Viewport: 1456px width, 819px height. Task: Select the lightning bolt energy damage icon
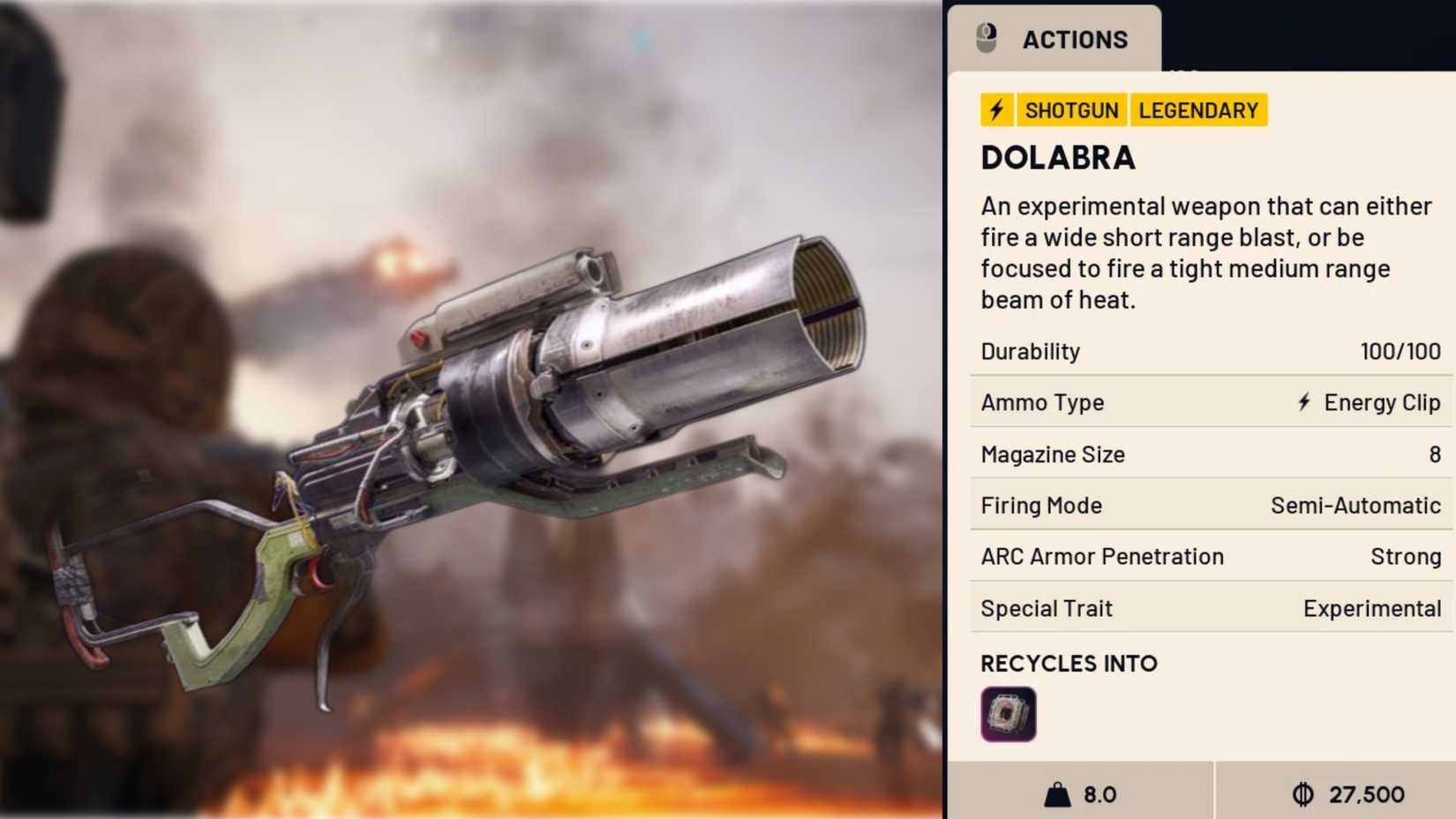tap(996, 109)
